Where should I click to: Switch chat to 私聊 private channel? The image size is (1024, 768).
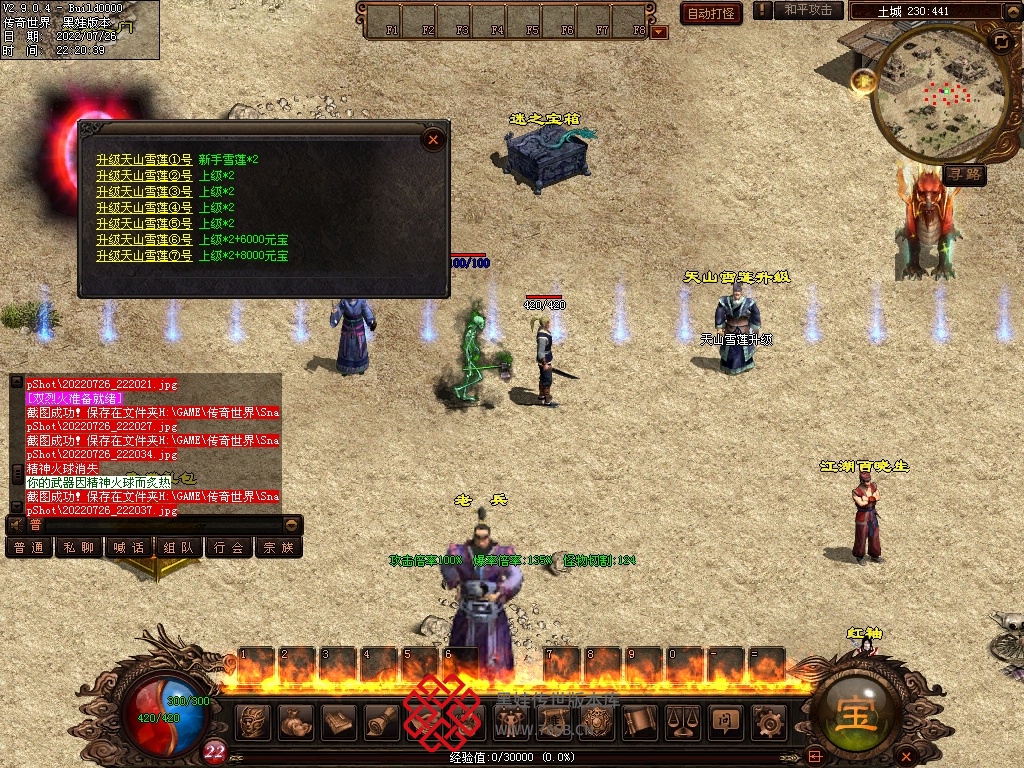pos(79,548)
